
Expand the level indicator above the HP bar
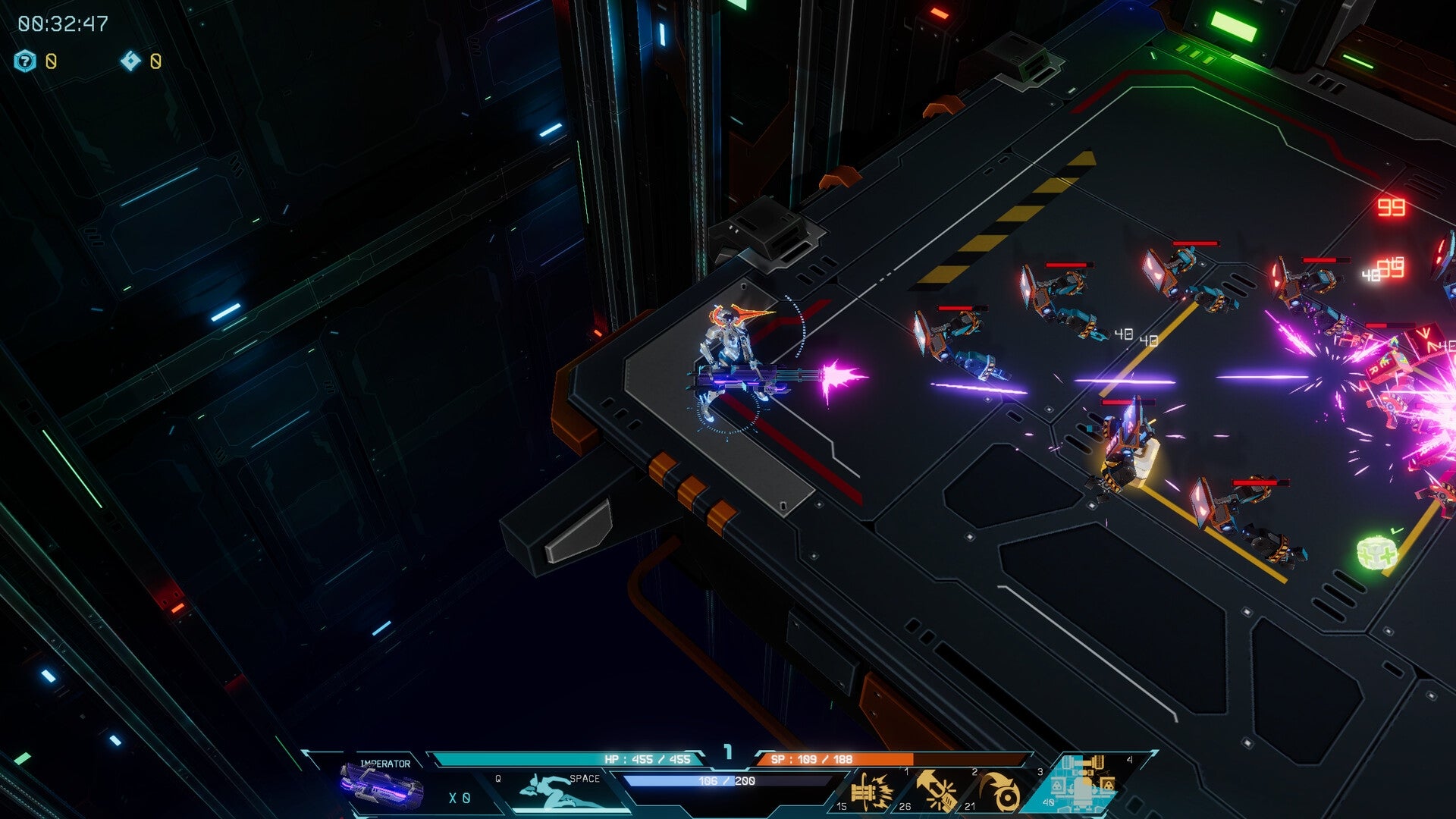730,752
